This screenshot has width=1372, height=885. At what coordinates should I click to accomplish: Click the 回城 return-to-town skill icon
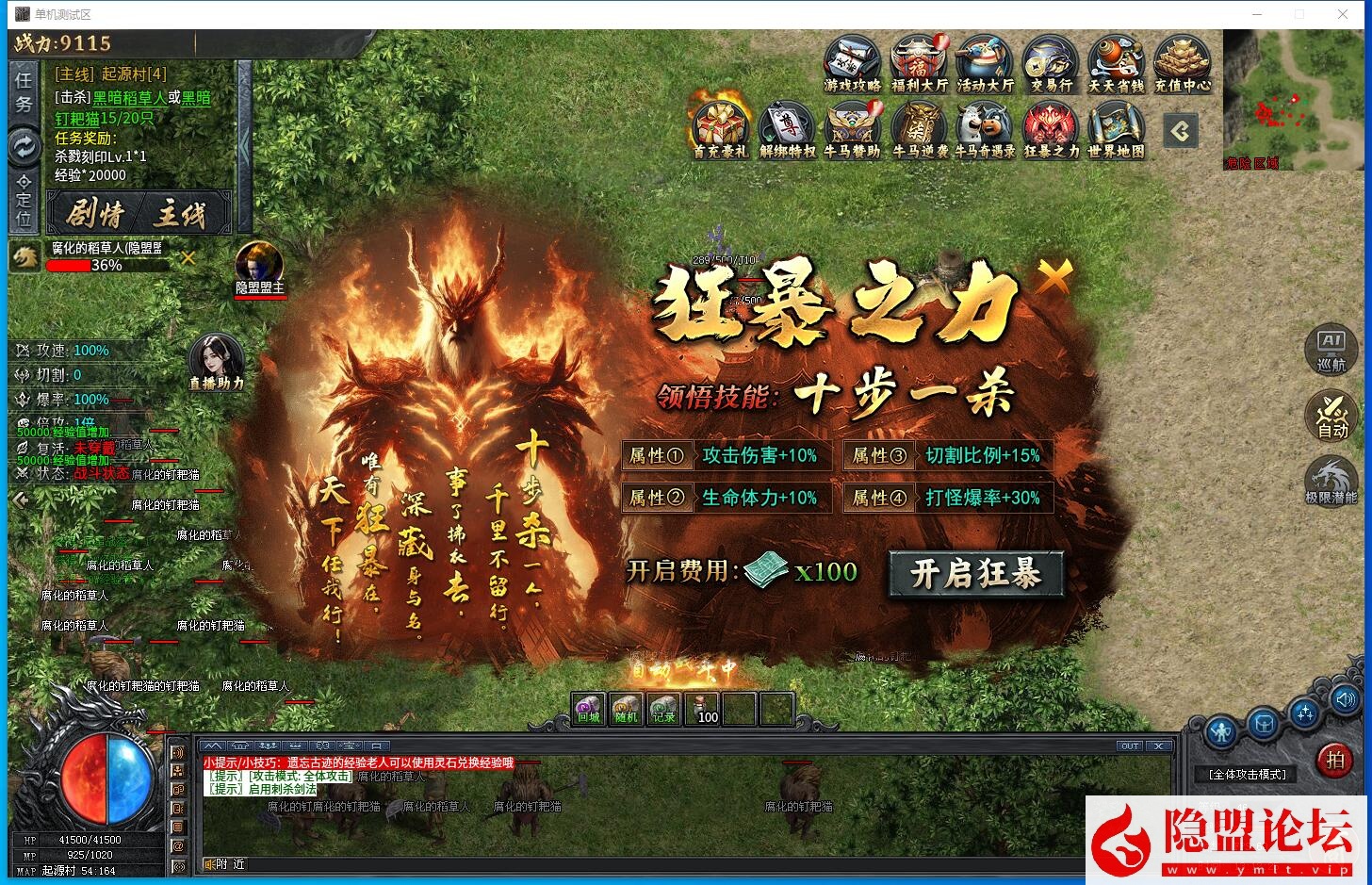[x=586, y=708]
